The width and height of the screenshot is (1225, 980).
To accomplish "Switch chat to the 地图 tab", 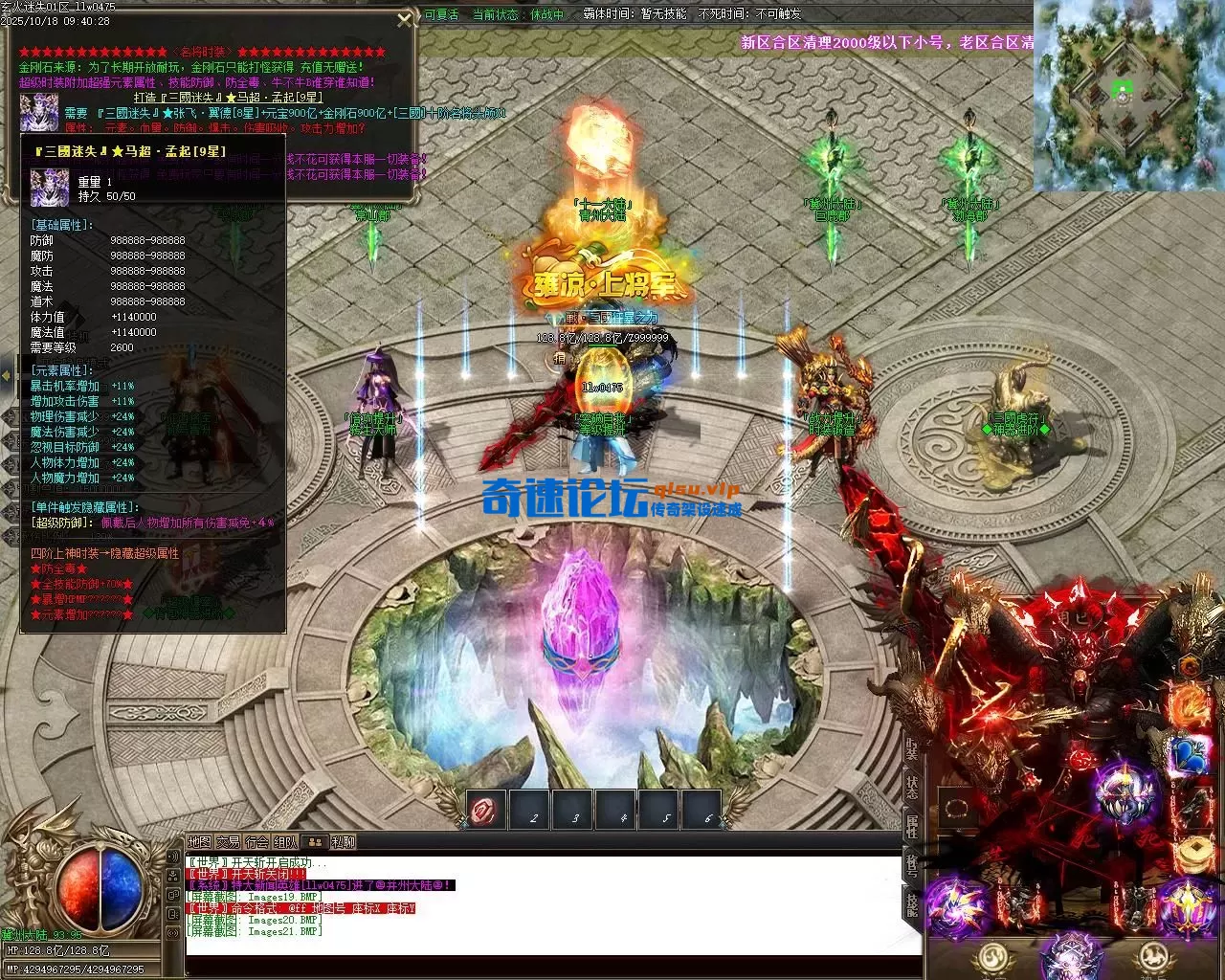I will point(199,842).
